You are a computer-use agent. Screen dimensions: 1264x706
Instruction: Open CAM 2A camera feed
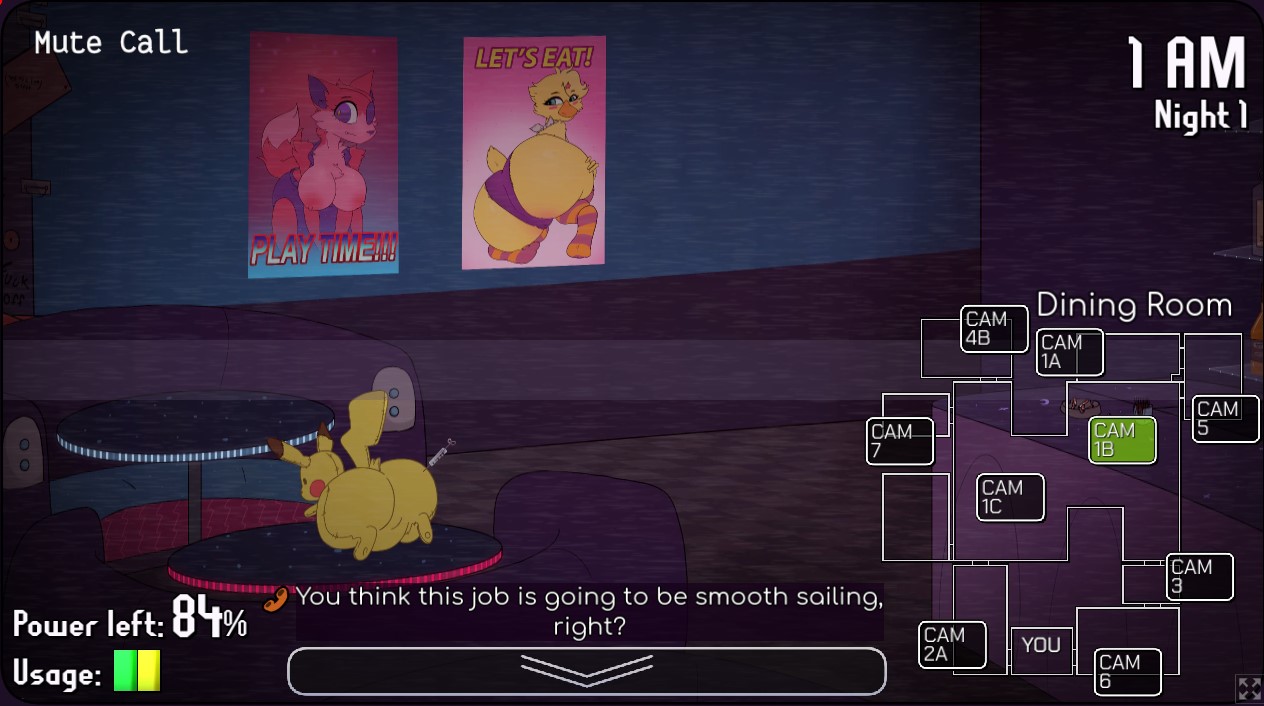tap(952, 645)
